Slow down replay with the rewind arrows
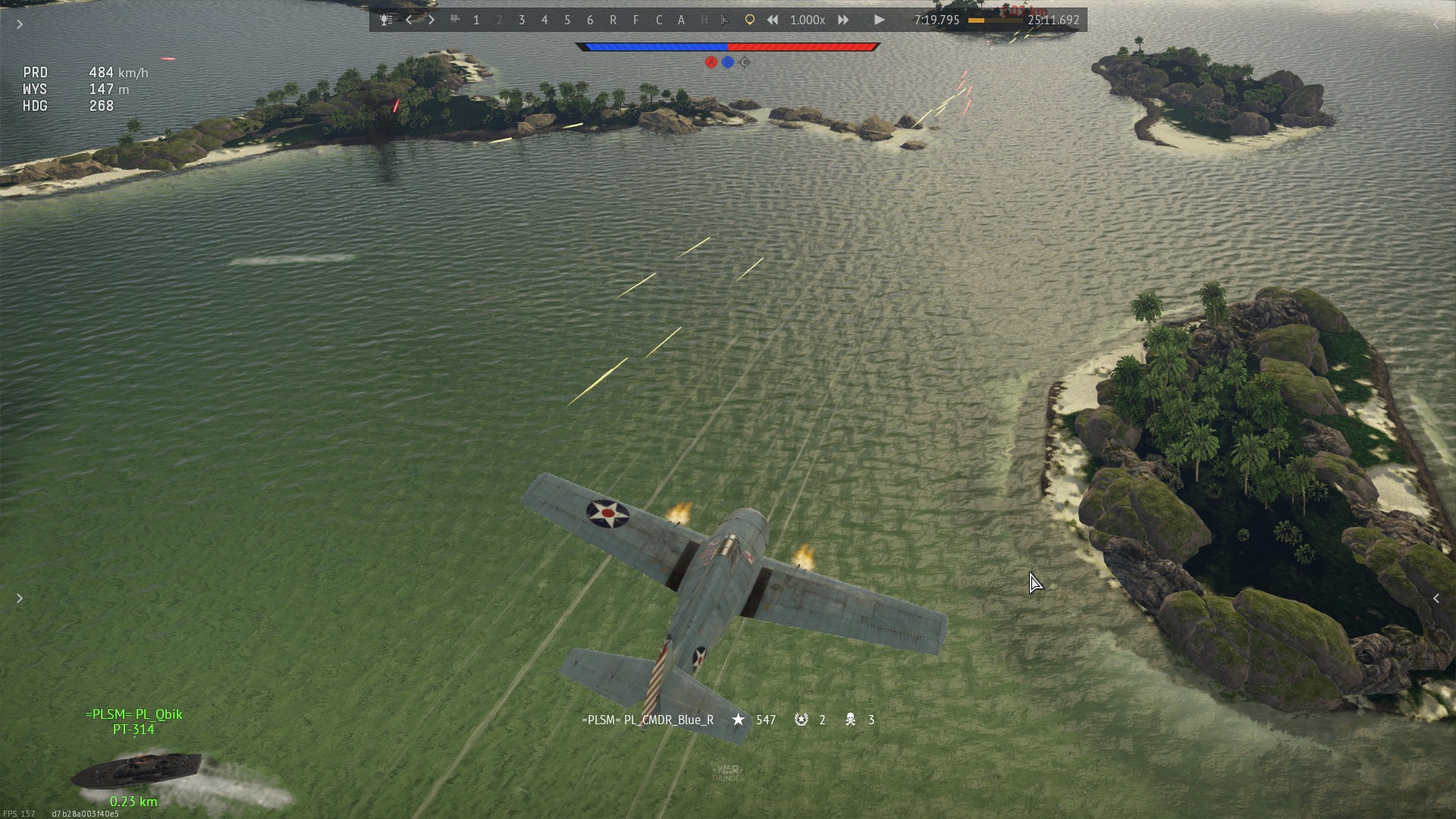This screenshot has width=1456, height=819. tap(772, 20)
